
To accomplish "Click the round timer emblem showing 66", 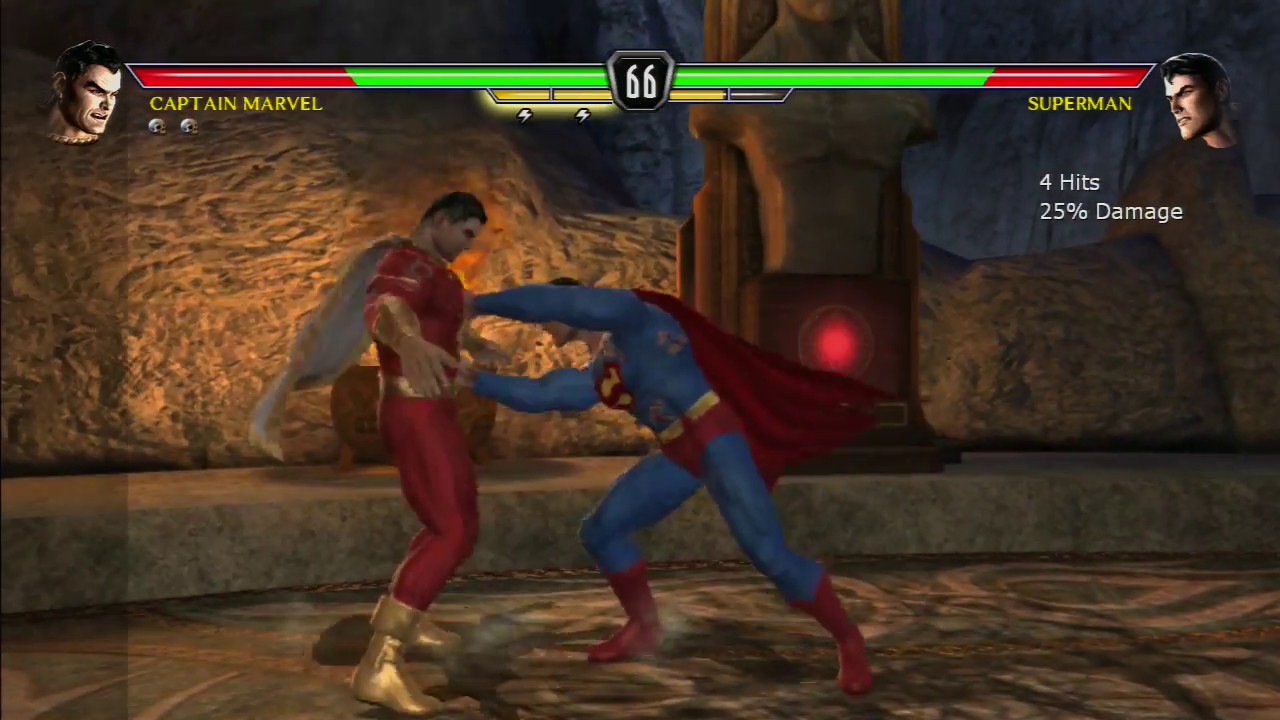I will pos(640,82).
